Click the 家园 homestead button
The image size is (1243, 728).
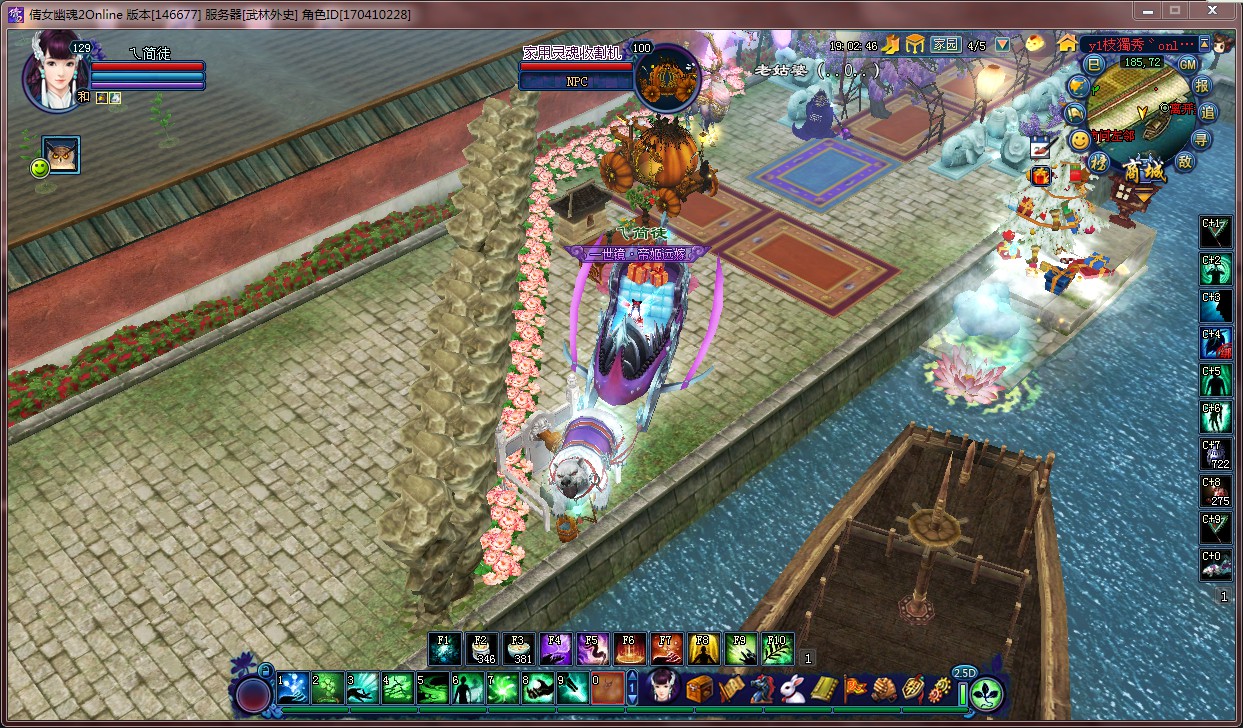point(945,45)
